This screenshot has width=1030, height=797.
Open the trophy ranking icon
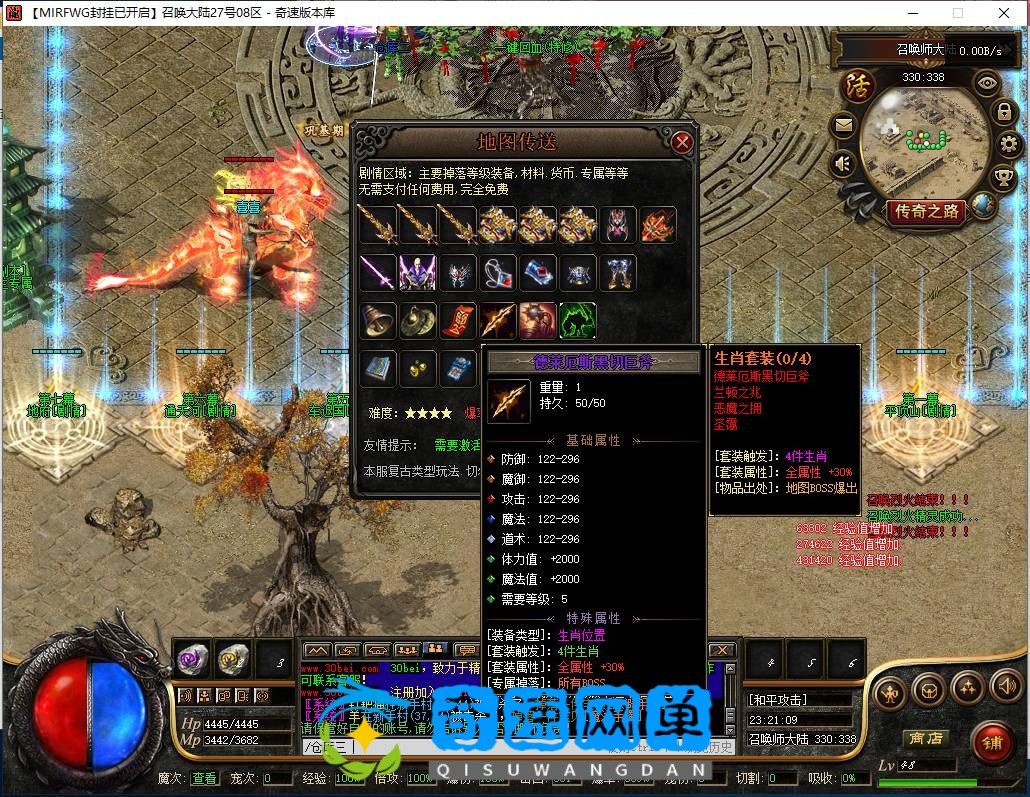1003,178
